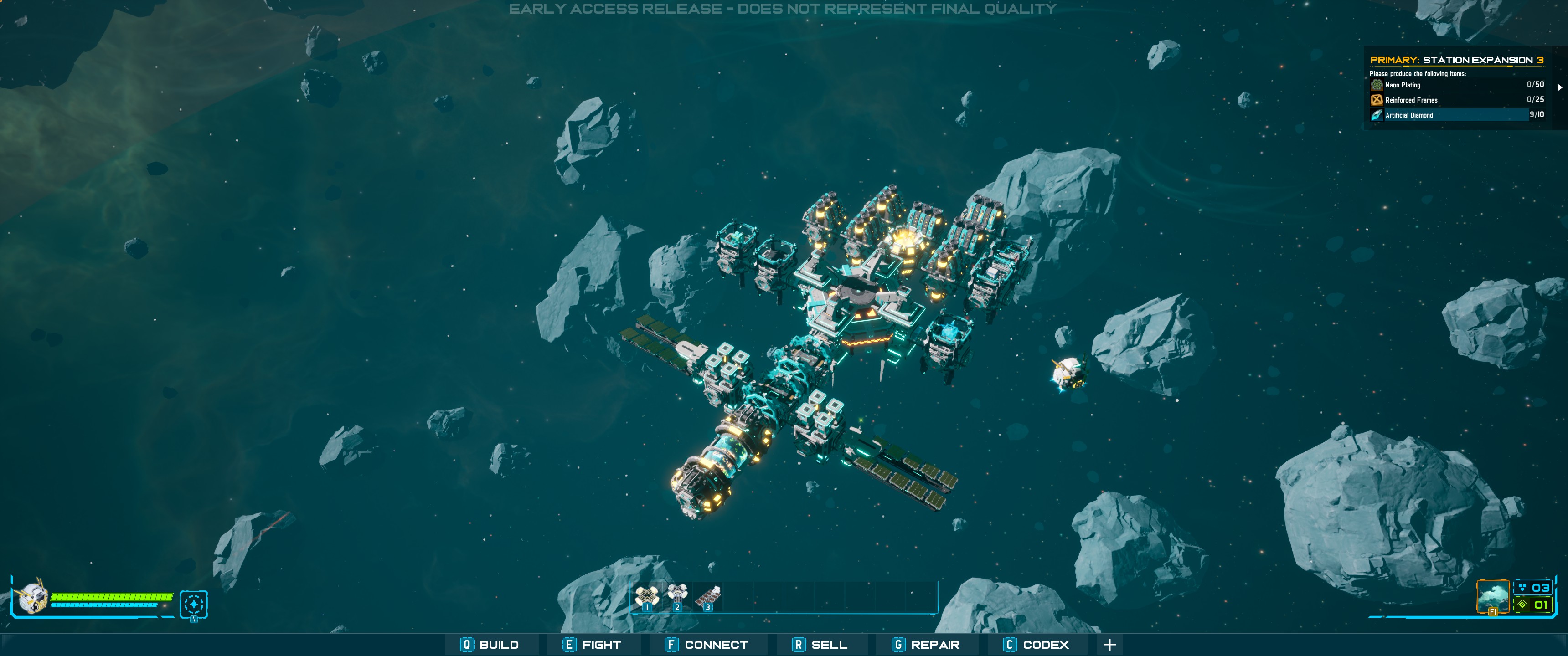The width and height of the screenshot is (1568, 656).
Task: Open the sector map thumbnail
Action: 1493,596
